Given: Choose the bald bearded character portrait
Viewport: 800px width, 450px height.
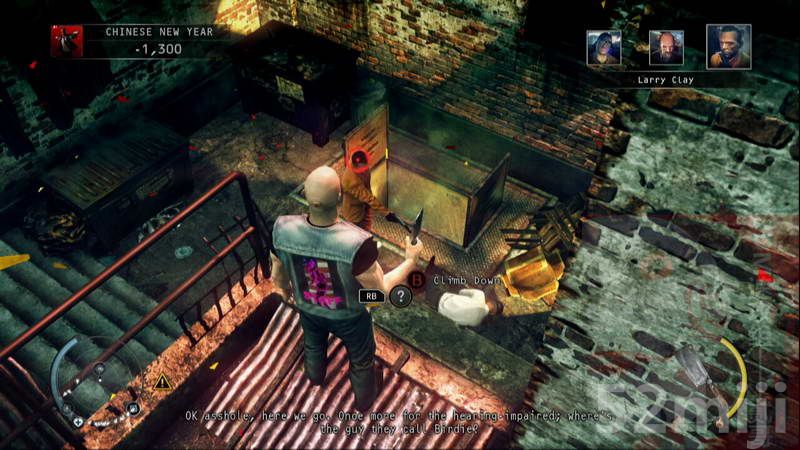Looking at the screenshot, I should click(x=666, y=47).
